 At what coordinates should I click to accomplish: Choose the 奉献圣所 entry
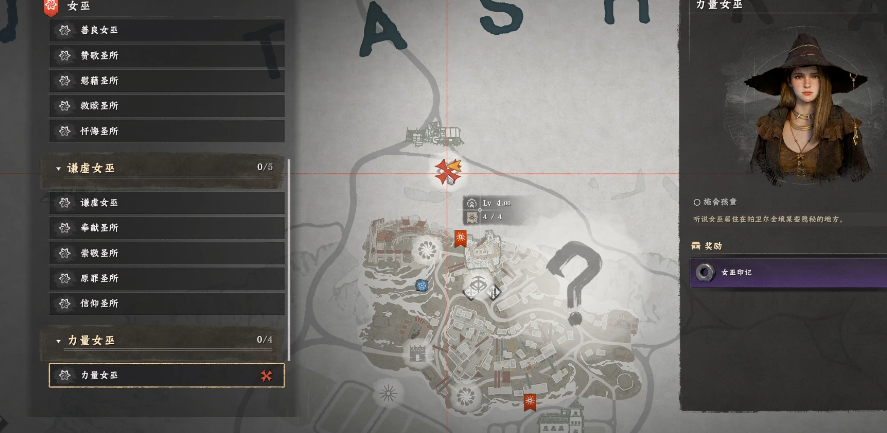(166, 228)
